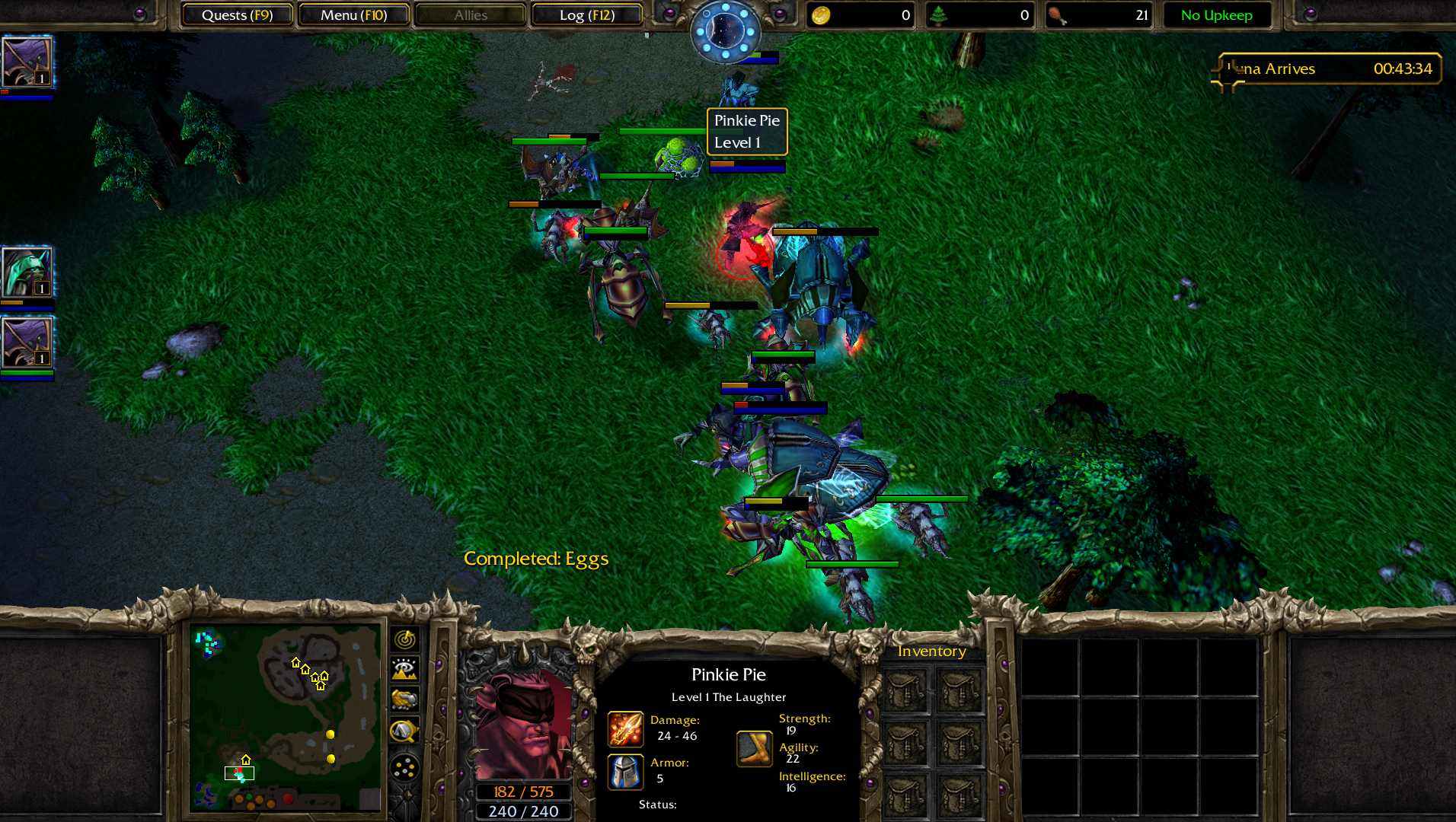Open the Quests log
The image size is (1456, 822).
coord(237,15)
